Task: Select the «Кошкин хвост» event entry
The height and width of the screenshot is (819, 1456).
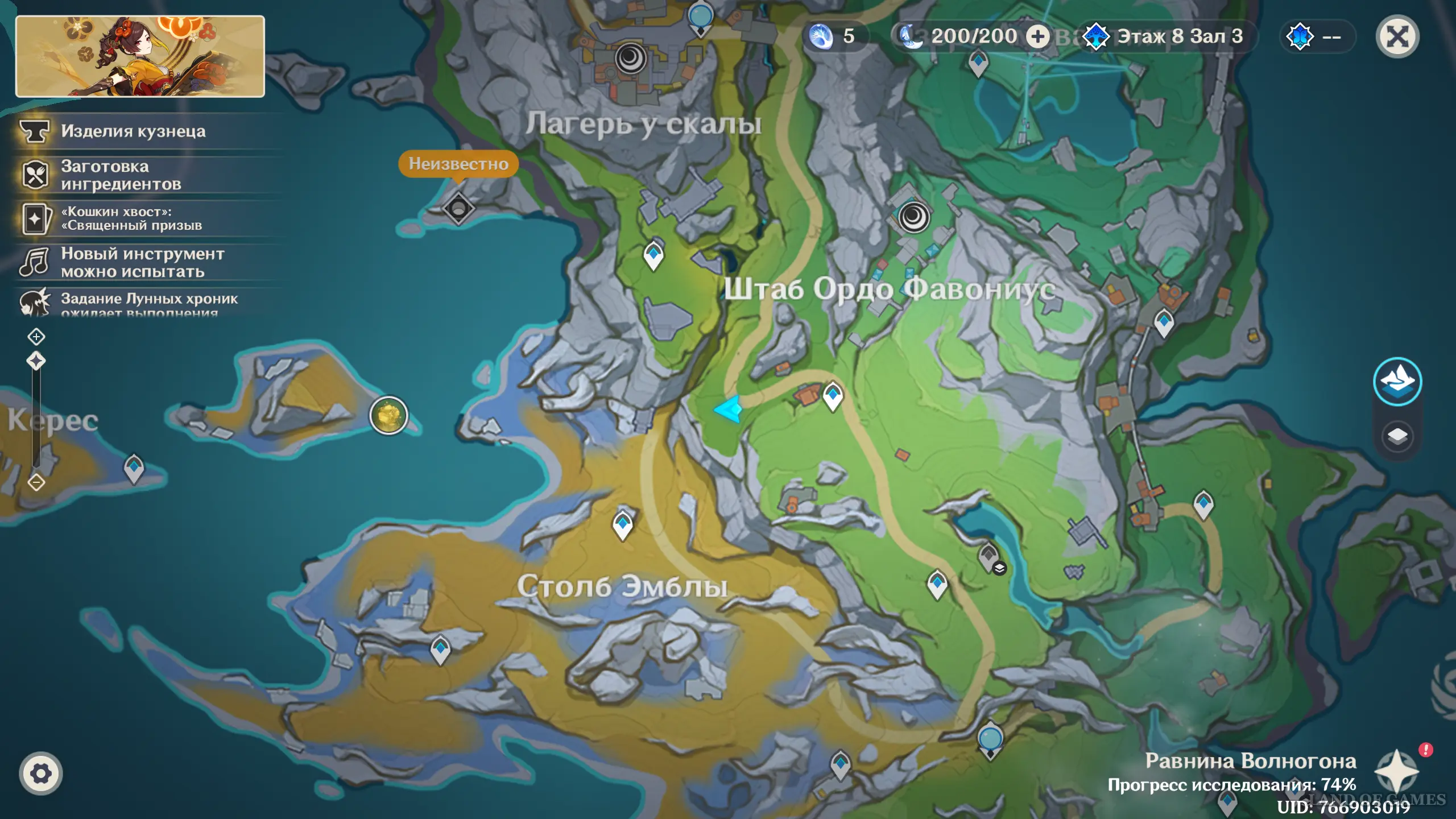Action: click(131, 219)
